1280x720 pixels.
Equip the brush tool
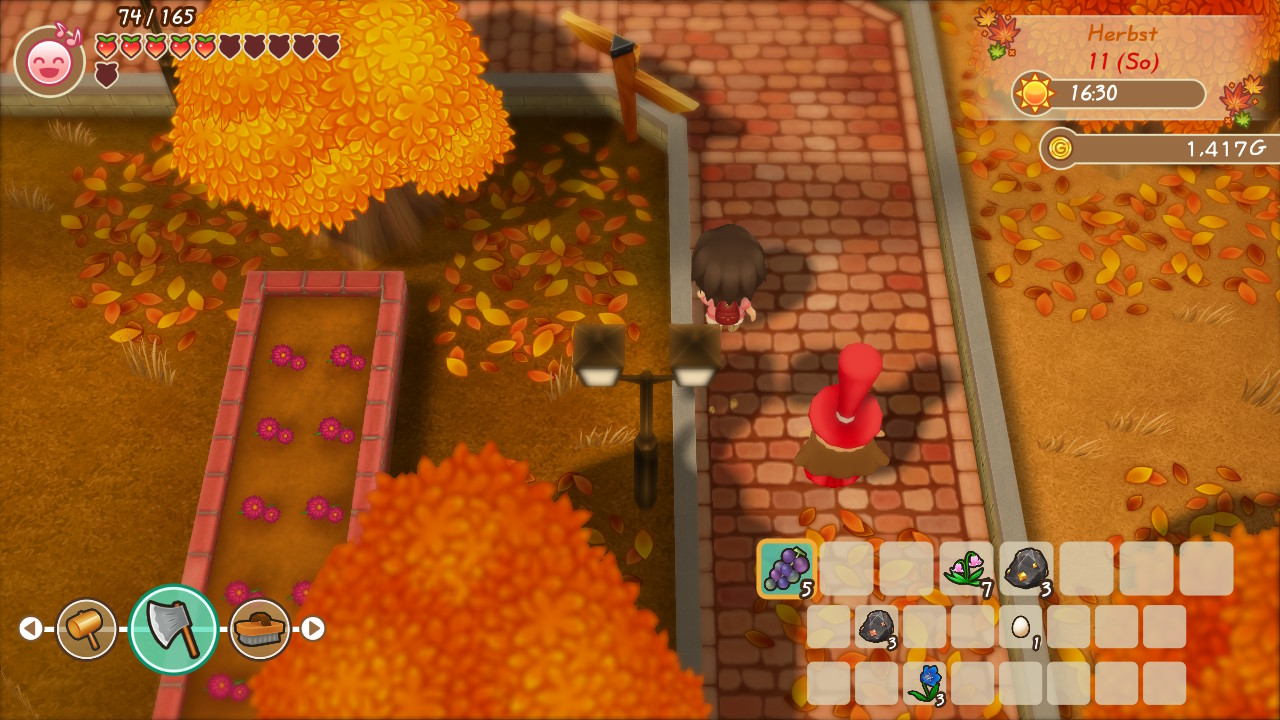point(260,629)
